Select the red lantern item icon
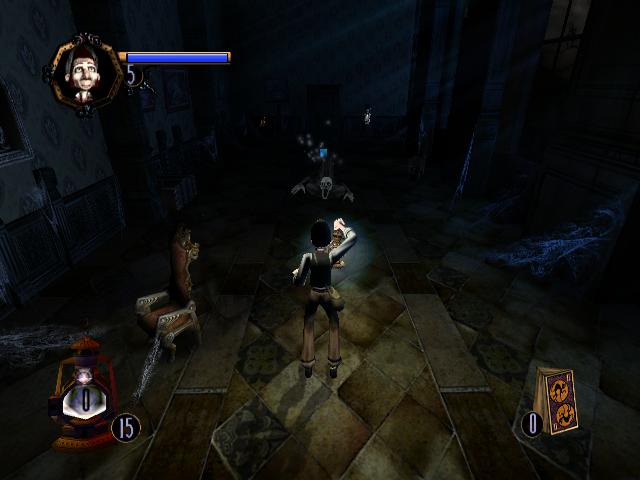 (x=82, y=392)
